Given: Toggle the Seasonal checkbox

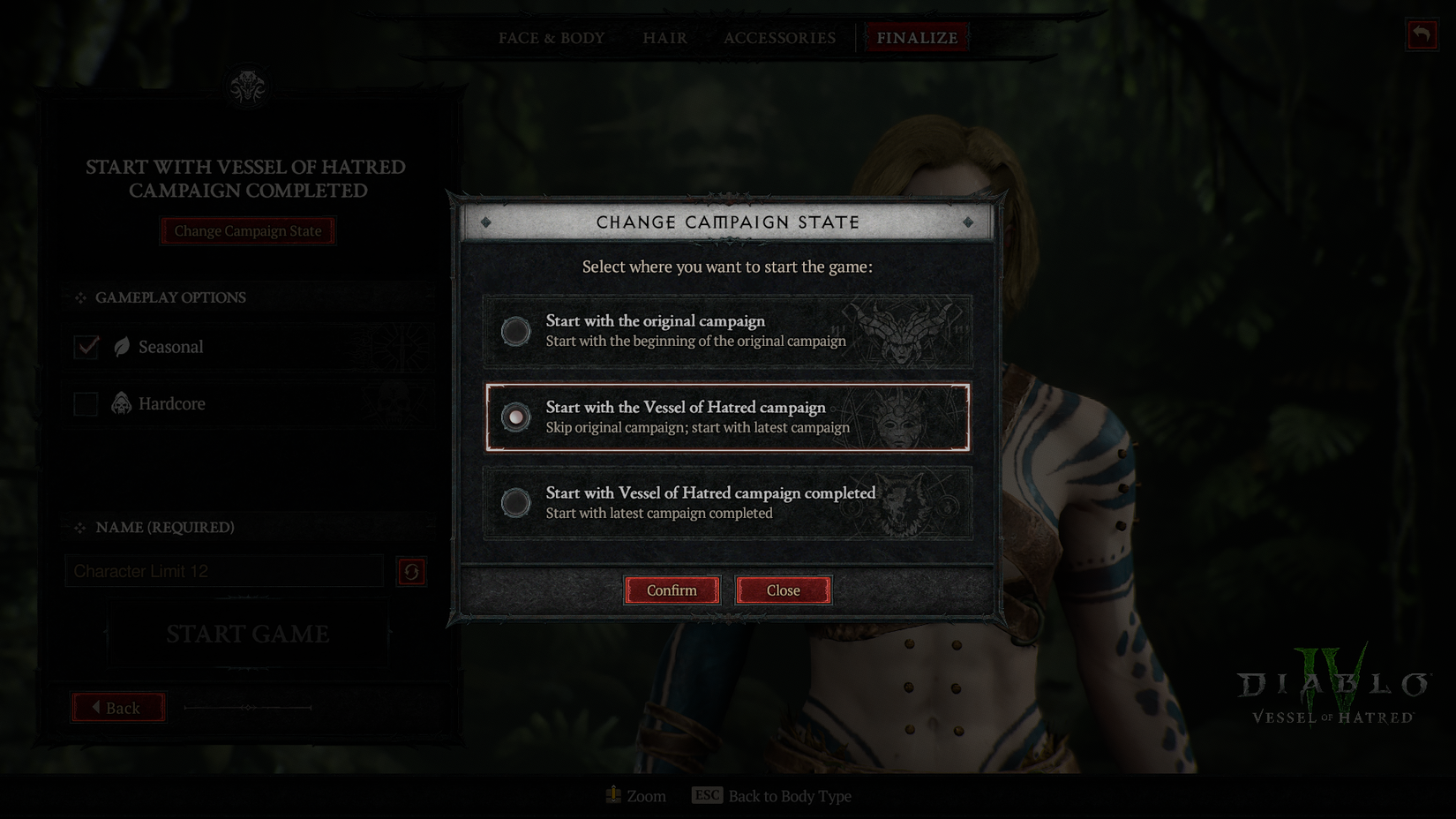Looking at the screenshot, I should 86,347.
